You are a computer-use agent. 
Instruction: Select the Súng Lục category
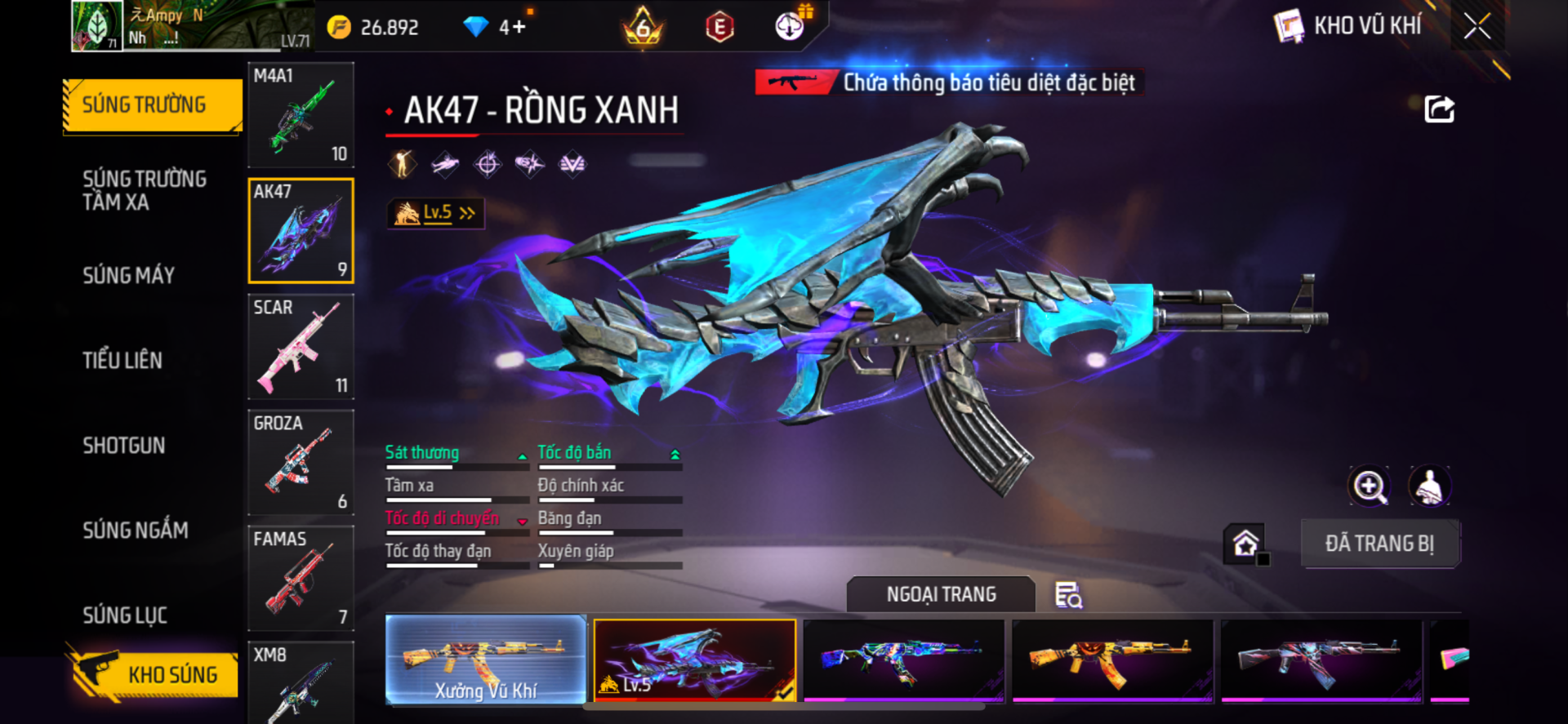pos(125,615)
